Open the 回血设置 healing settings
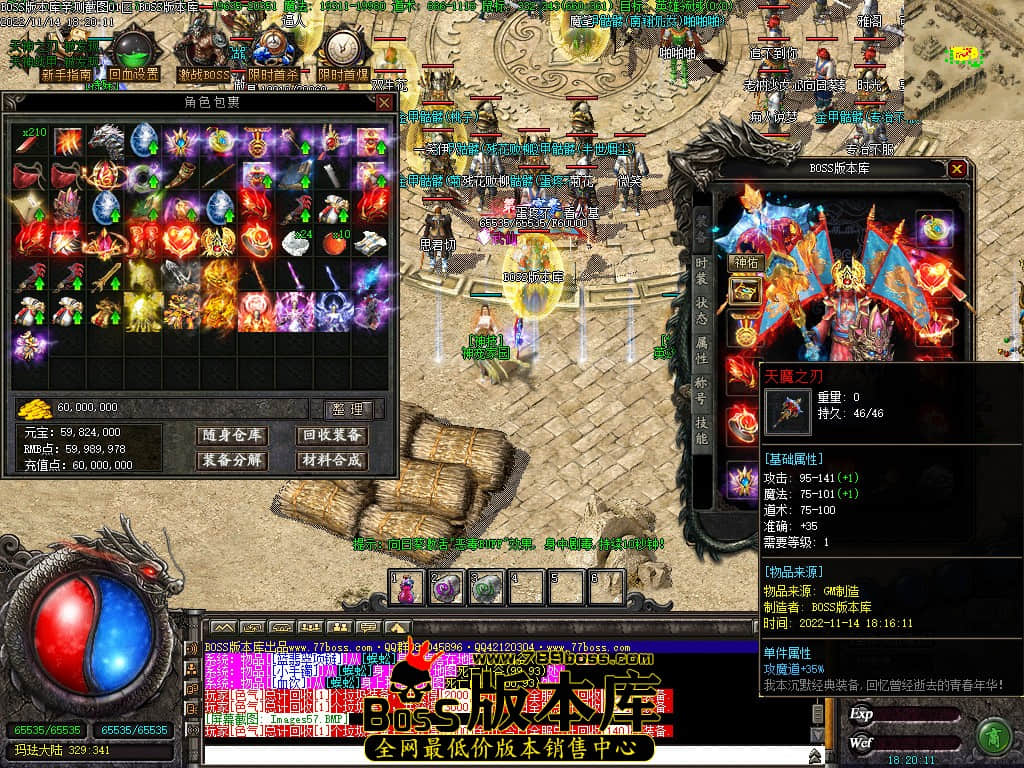The height and width of the screenshot is (768, 1024). [x=134, y=74]
